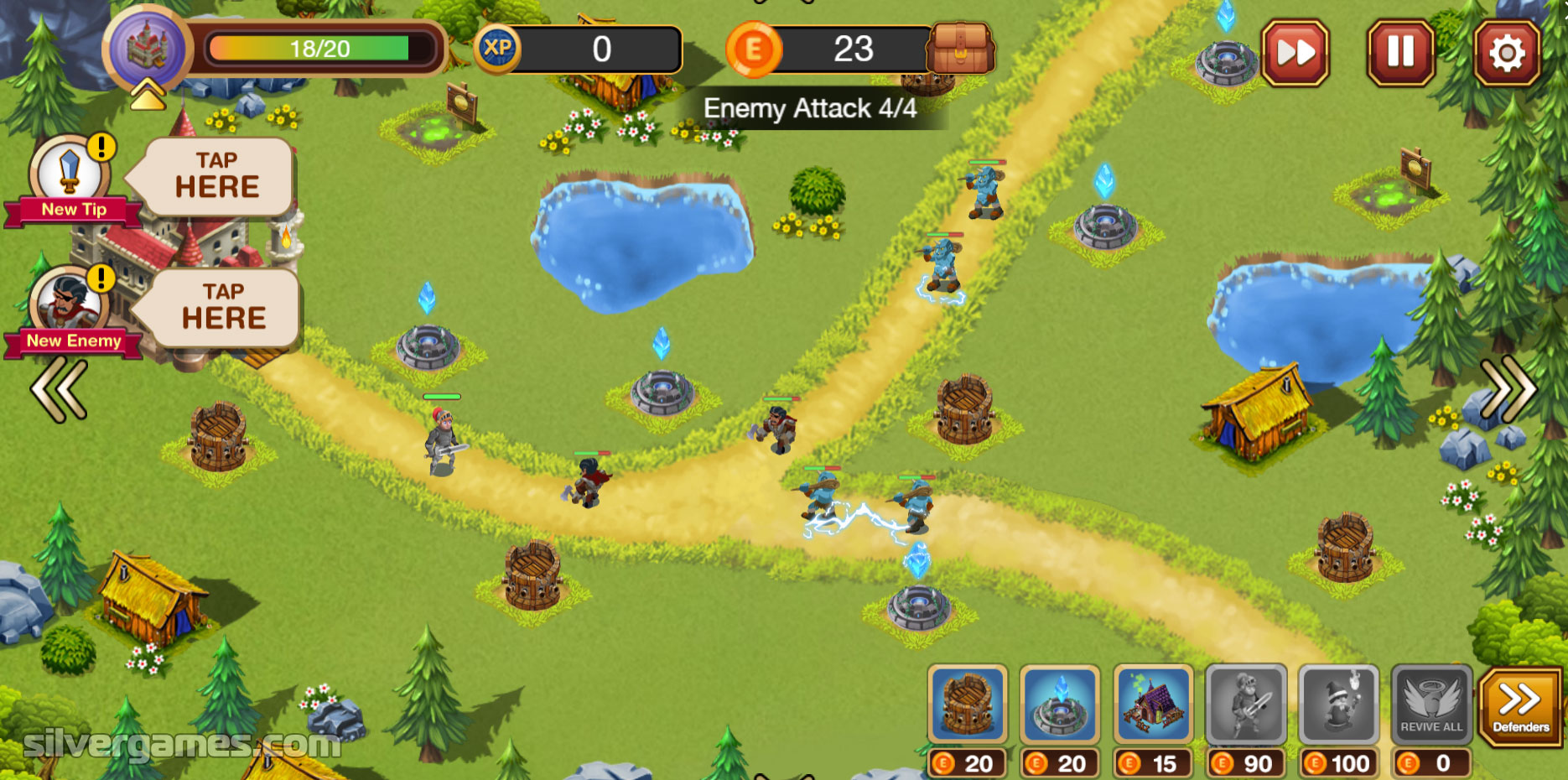Screen dimensions: 1568x780
Task: Select the wooden barrel tower for 20
Action: tap(967, 705)
